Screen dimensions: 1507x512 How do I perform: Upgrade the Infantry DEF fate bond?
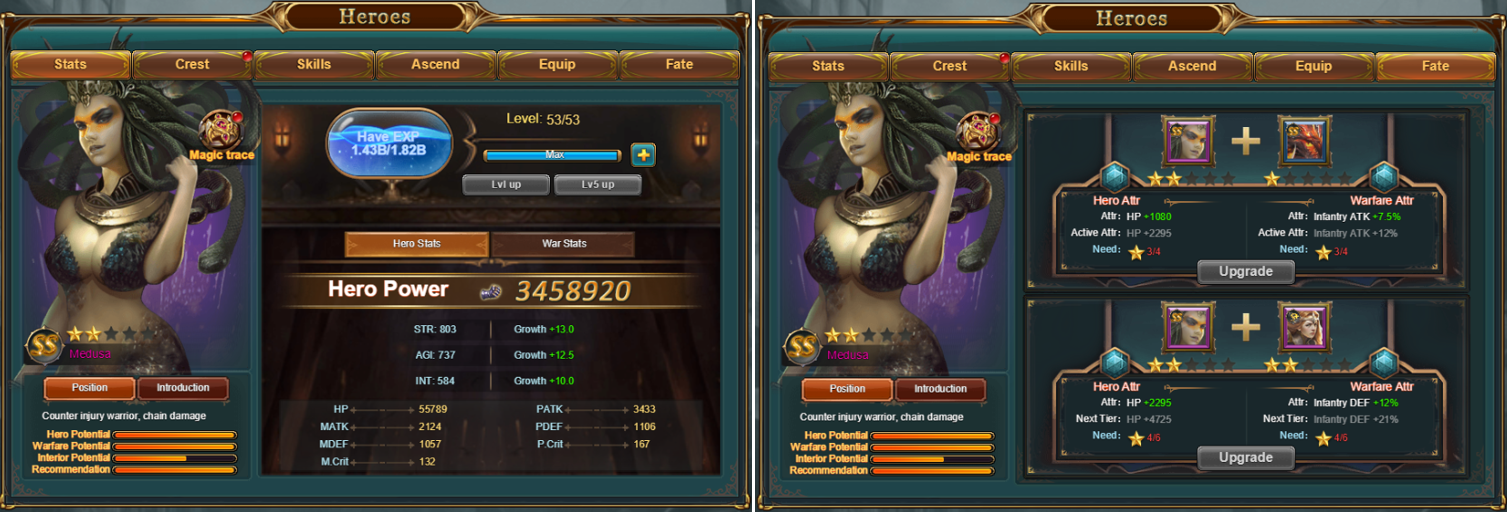coord(1246,457)
